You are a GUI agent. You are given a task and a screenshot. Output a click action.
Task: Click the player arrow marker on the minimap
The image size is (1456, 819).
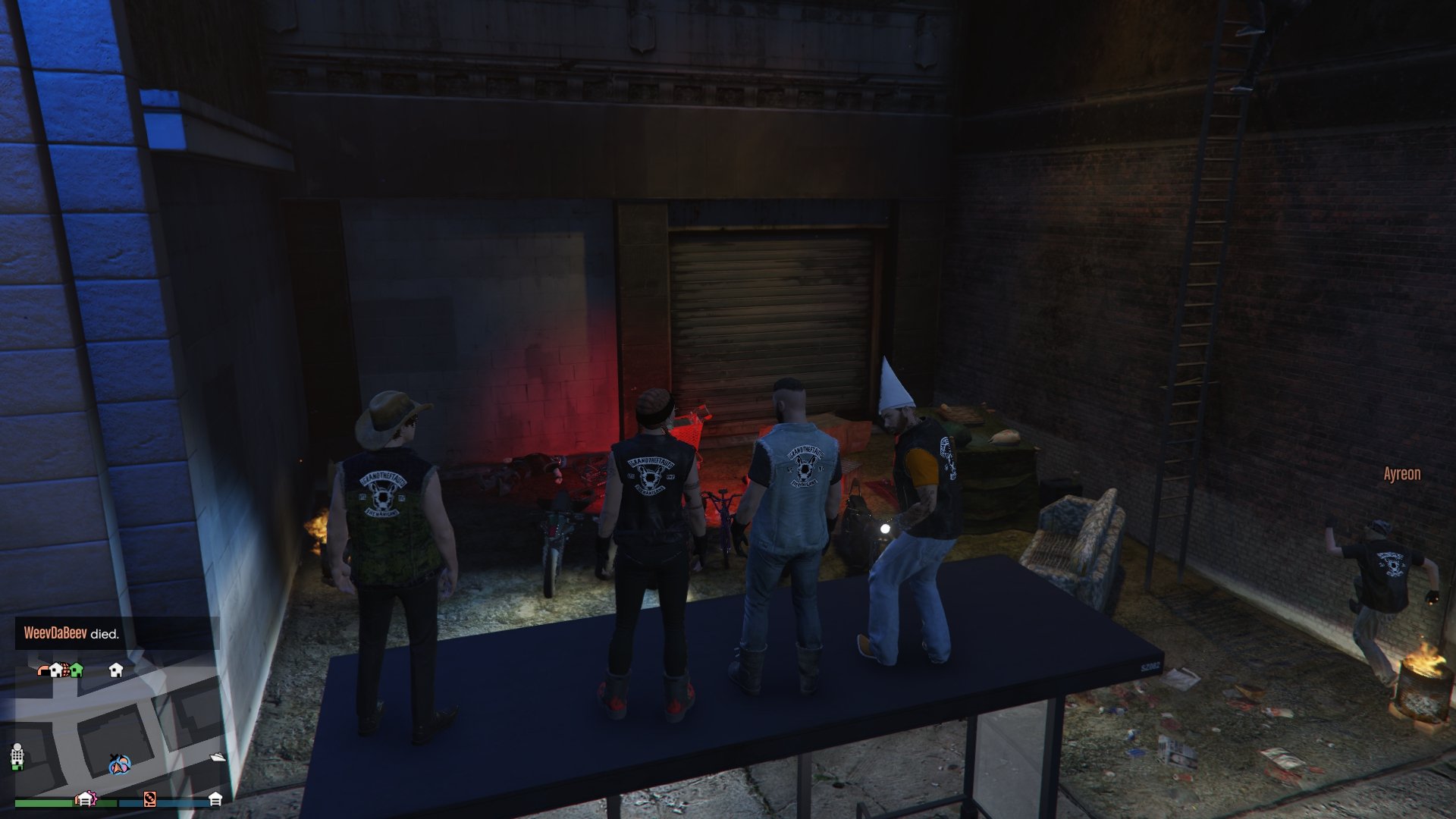coord(118,765)
